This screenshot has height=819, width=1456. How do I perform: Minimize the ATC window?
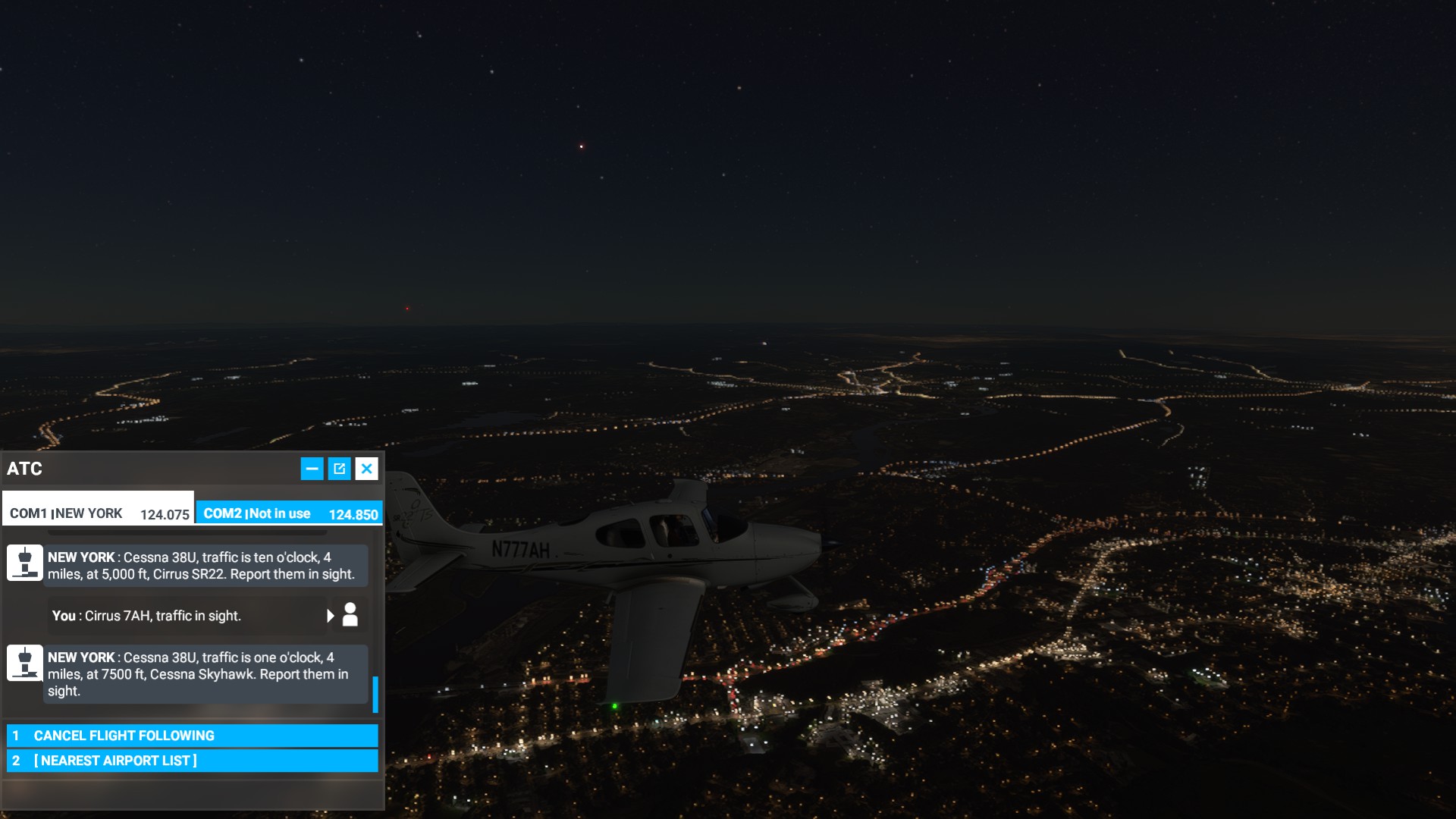pyautogui.click(x=312, y=469)
